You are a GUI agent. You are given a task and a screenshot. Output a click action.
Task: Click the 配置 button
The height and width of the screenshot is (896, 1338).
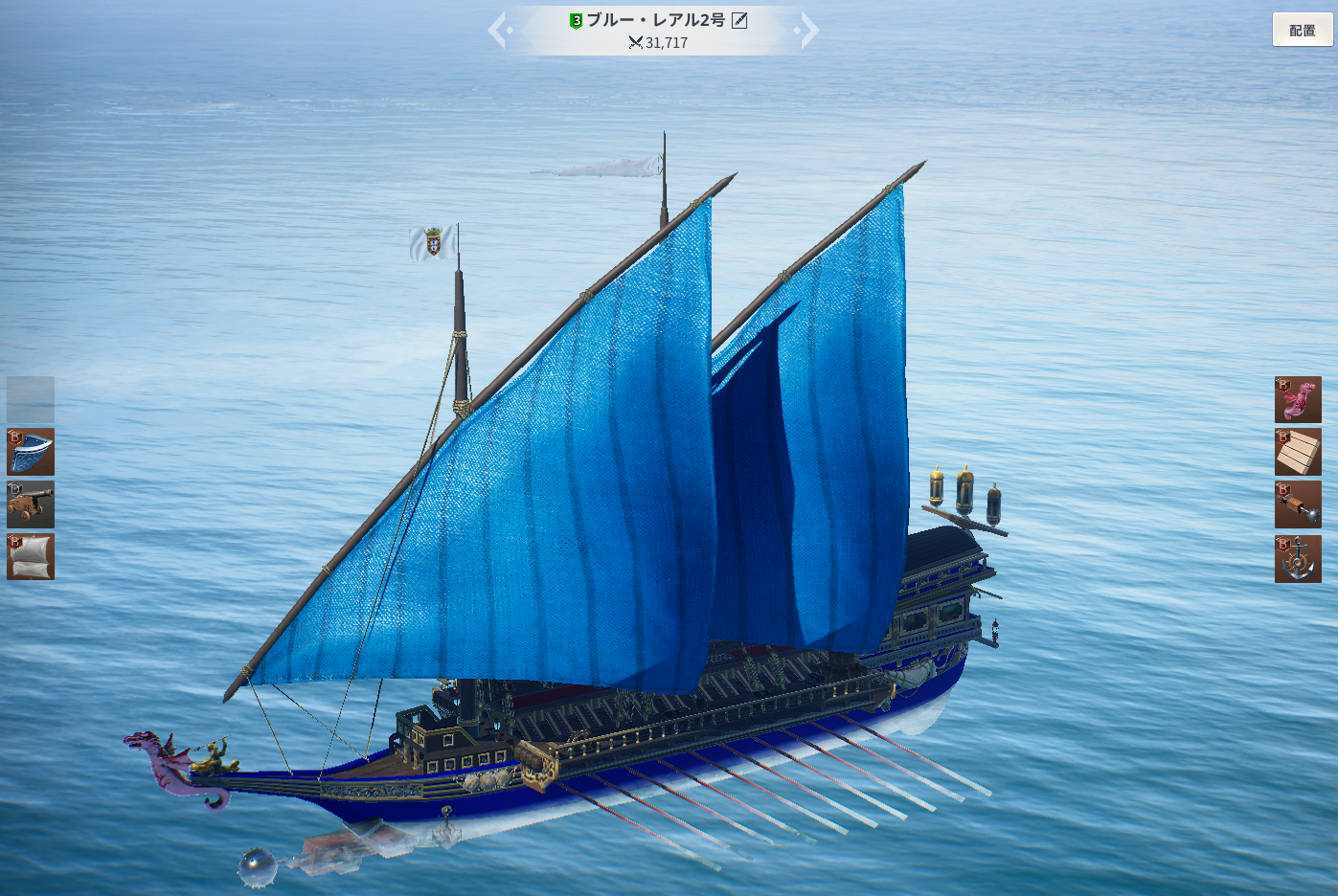click(x=1302, y=30)
